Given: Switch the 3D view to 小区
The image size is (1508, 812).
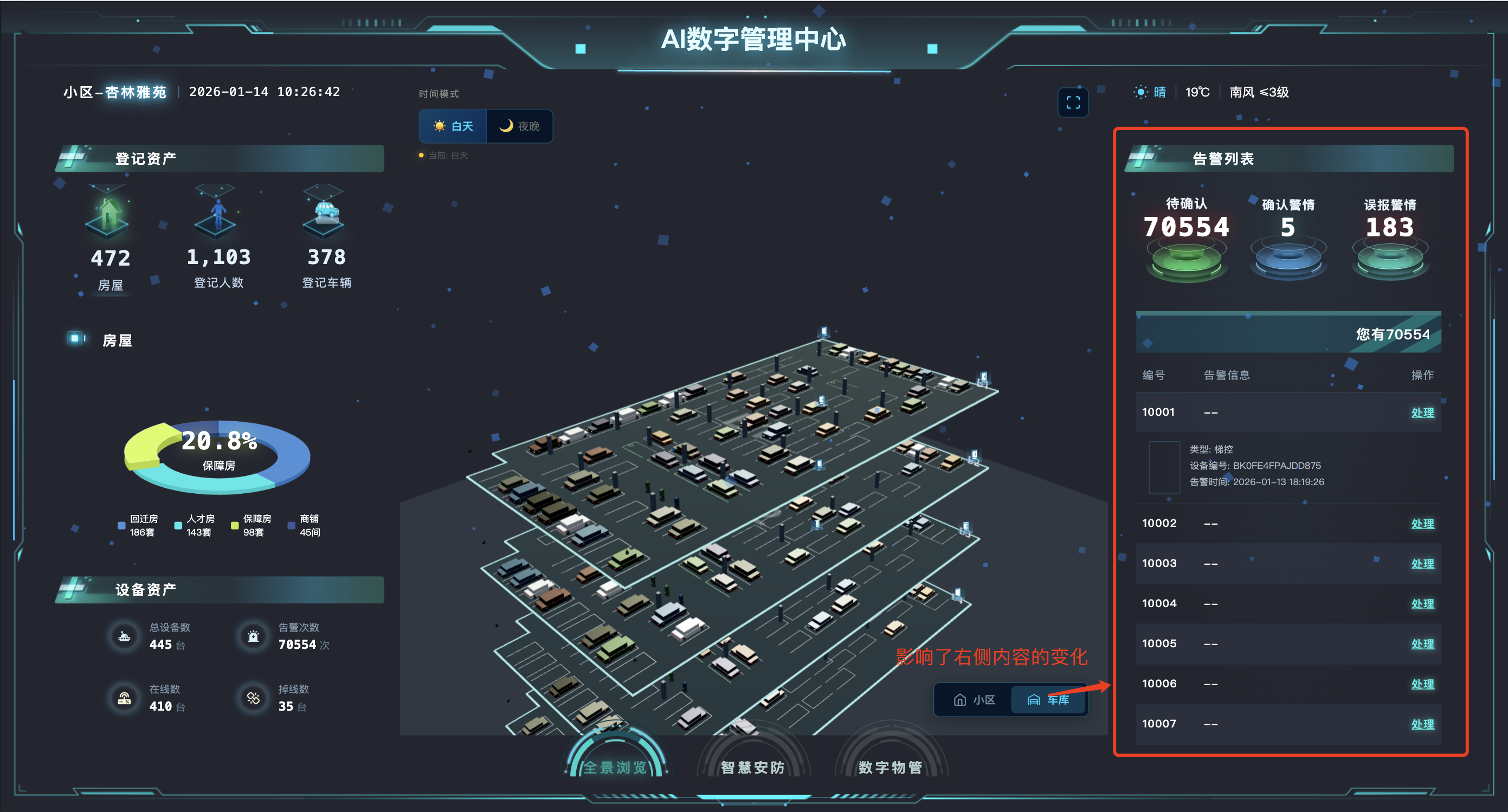Looking at the screenshot, I should click(974, 700).
